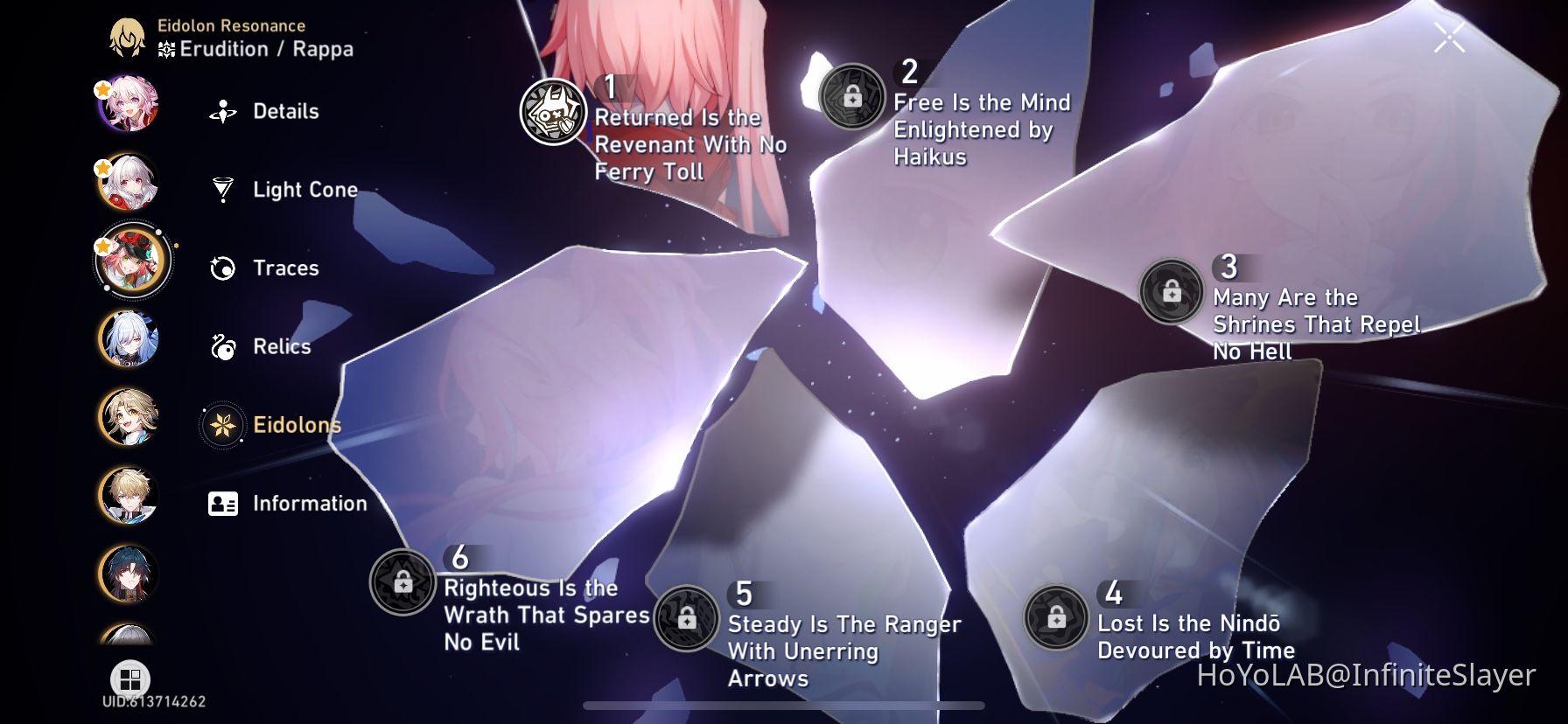Select Rappa's highlighted character portrait
Screen dimensions: 1568x724
[x=131, y=261]
